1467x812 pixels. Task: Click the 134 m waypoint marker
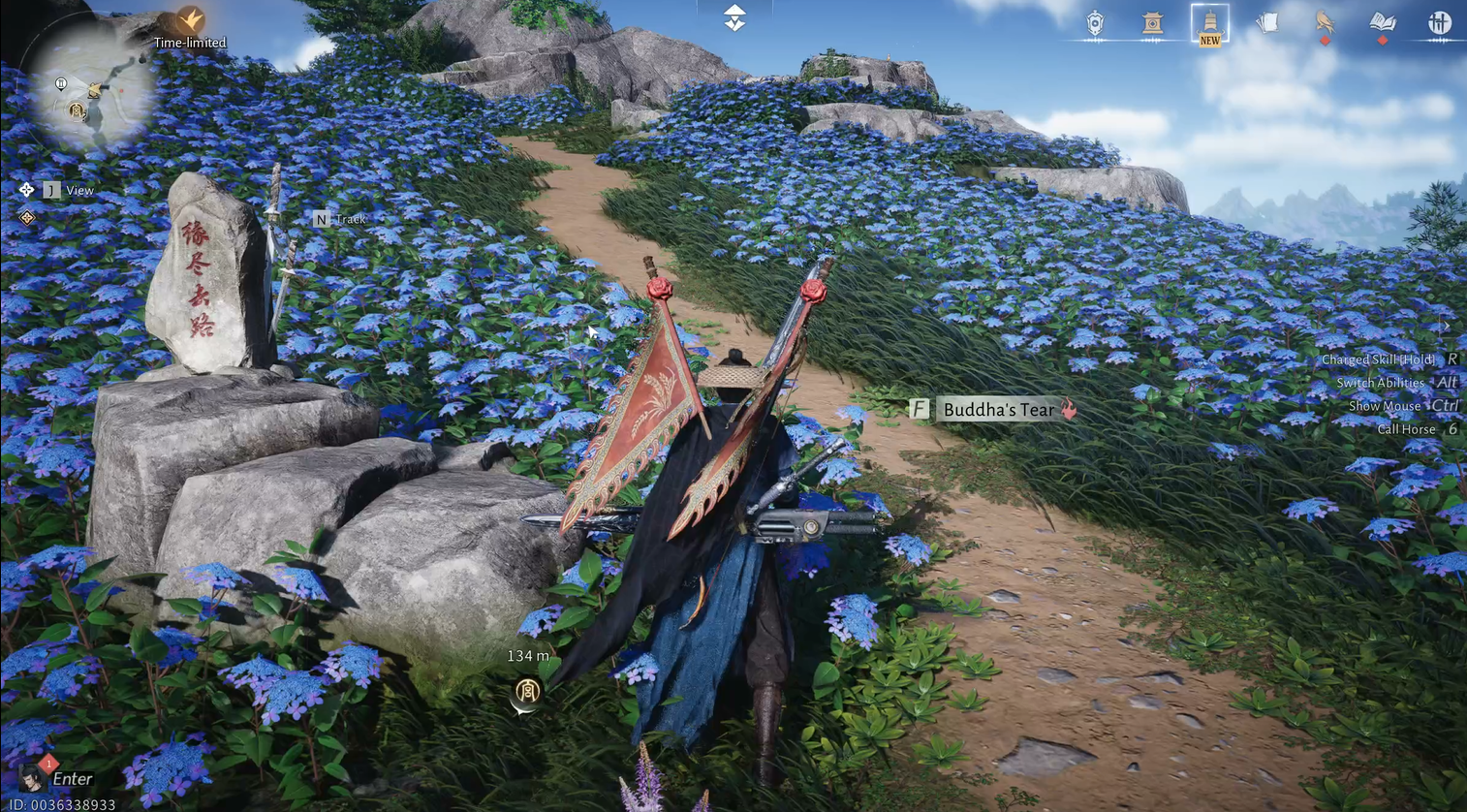click(527, 691)
